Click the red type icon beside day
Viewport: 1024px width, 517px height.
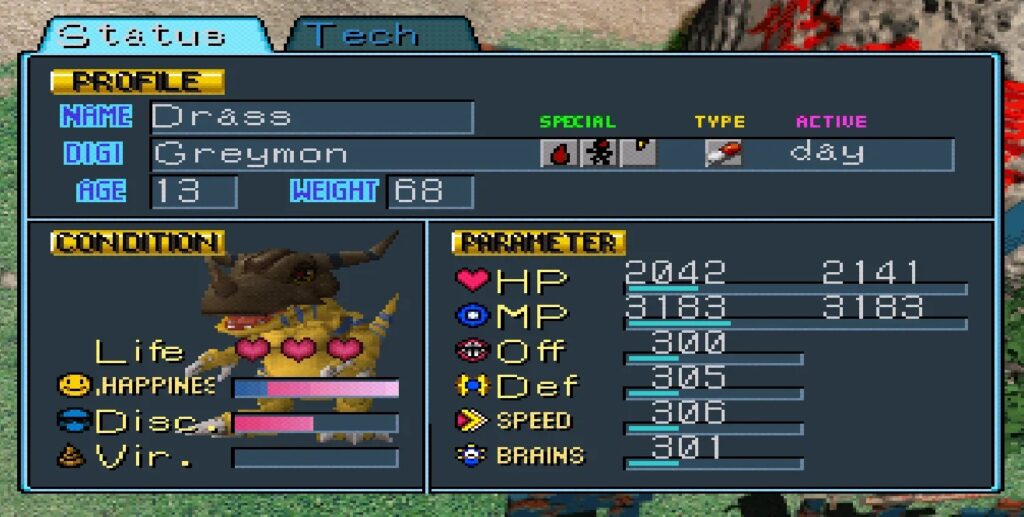click(723, 153)
